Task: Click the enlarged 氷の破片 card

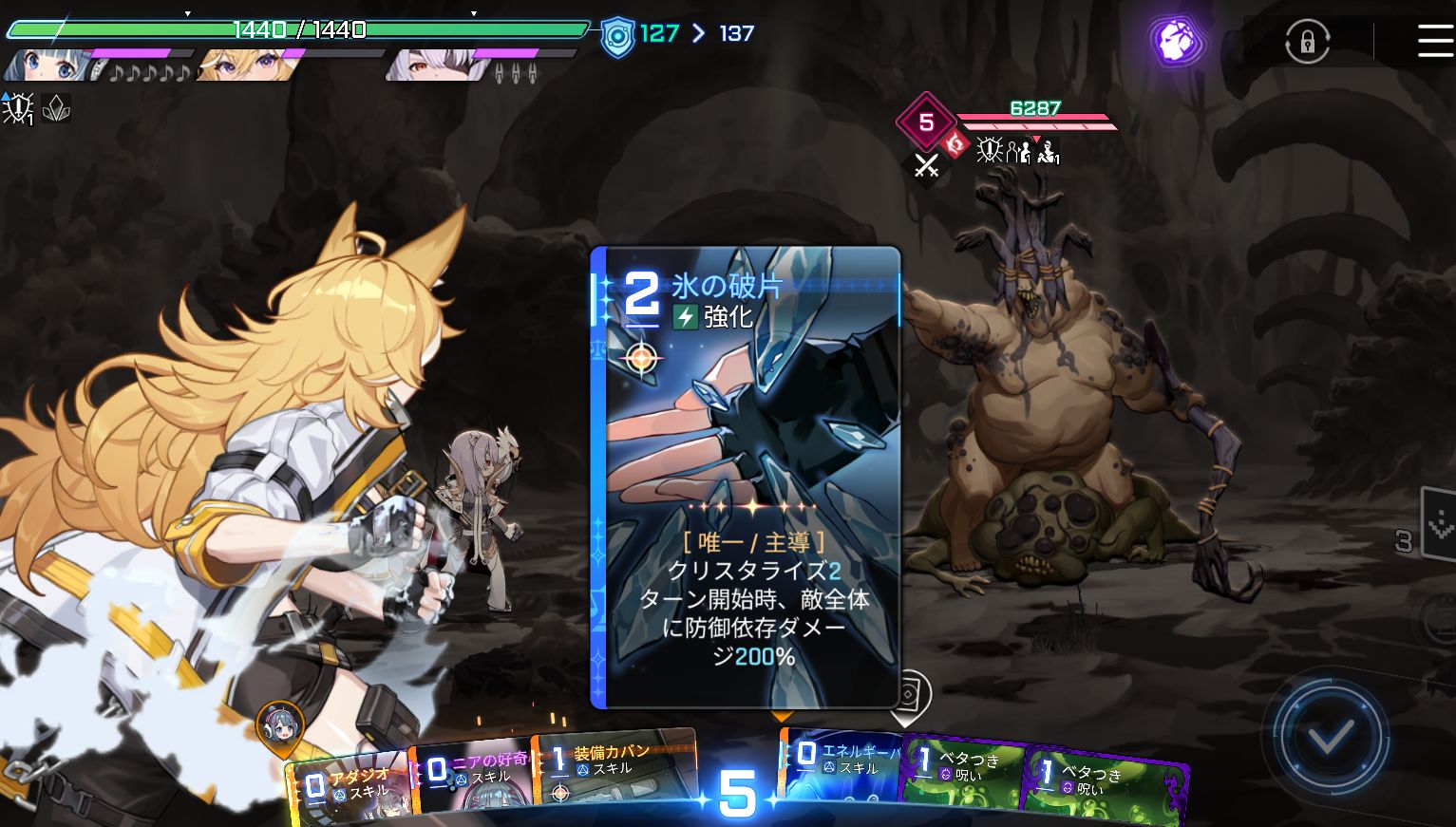Action: click(746, 477)
